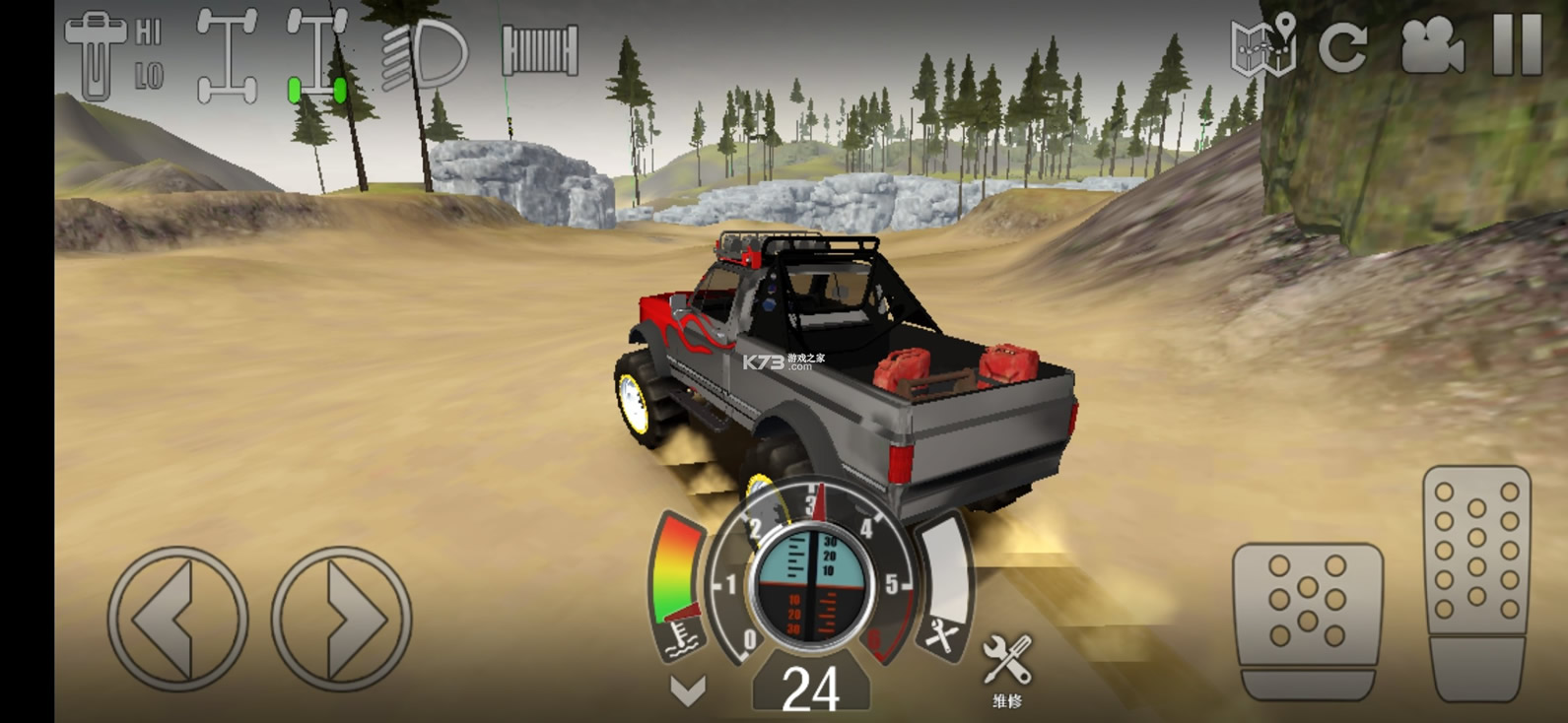Viewport: 1568px width, 723px height.
Task: Toggle the HI LO gear range selector
Action: click(x=113, y=55)
